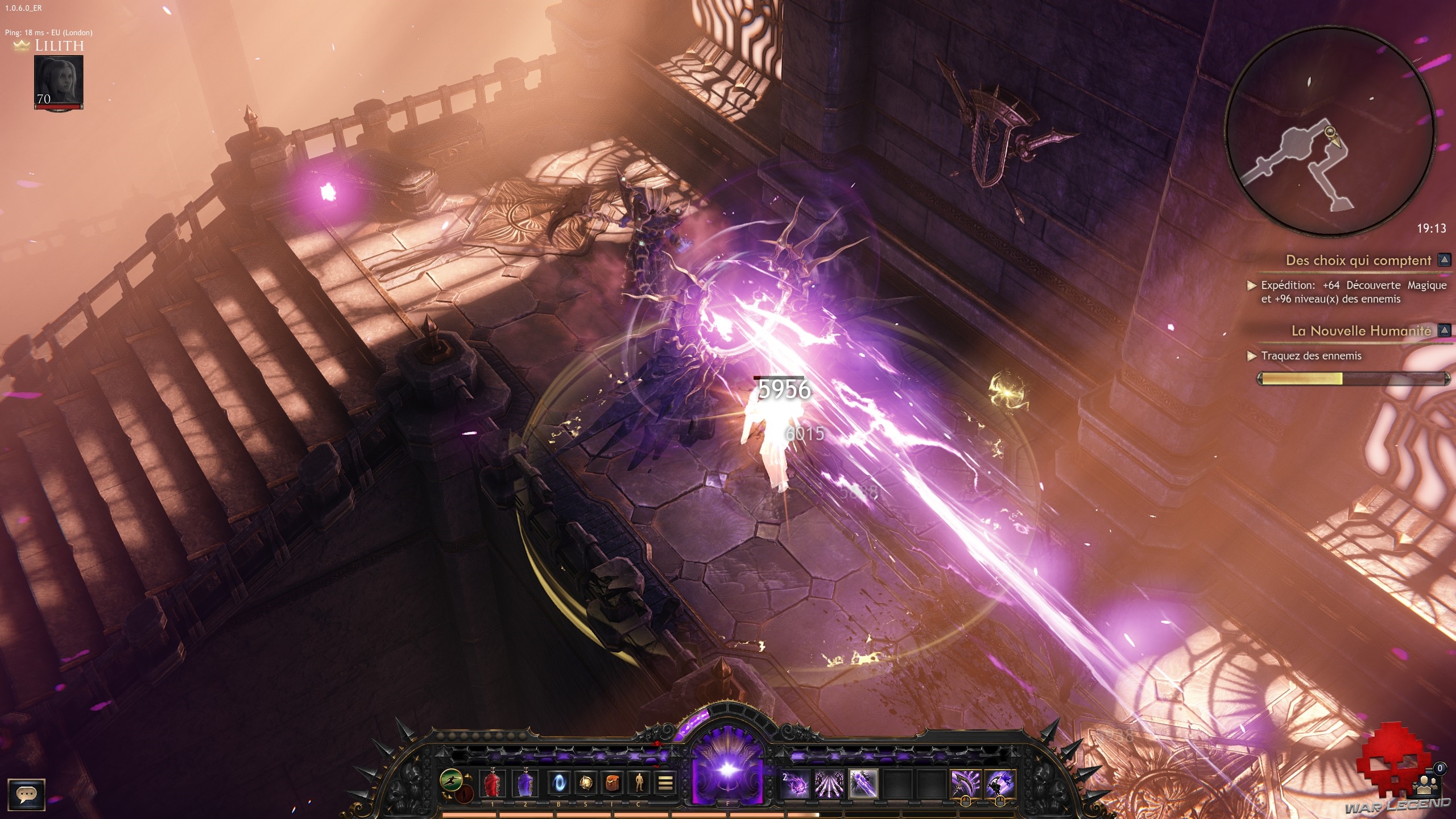
Task: Drink the purple umbra potion
Action: [525, 784]
